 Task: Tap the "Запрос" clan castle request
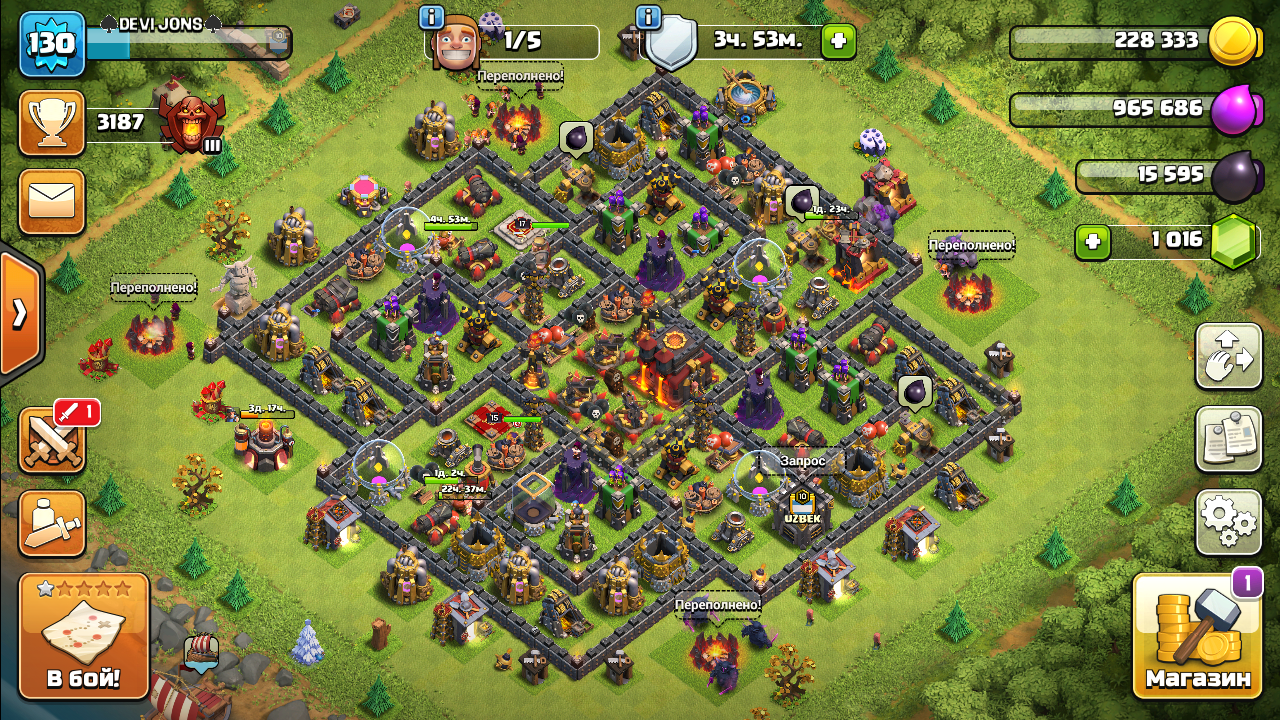click(x=803, y=461)
